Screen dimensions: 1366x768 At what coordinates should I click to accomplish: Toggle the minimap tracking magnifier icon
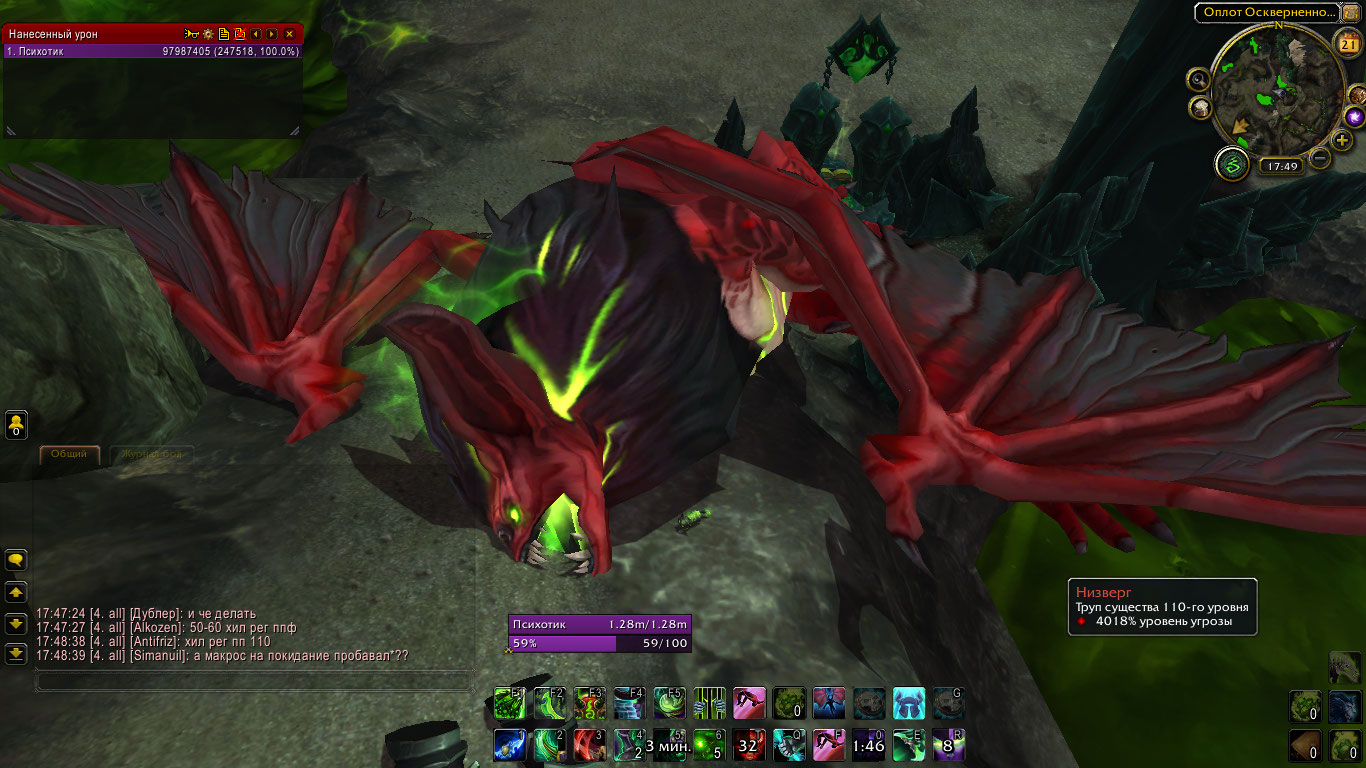[x=1198, y=79]
